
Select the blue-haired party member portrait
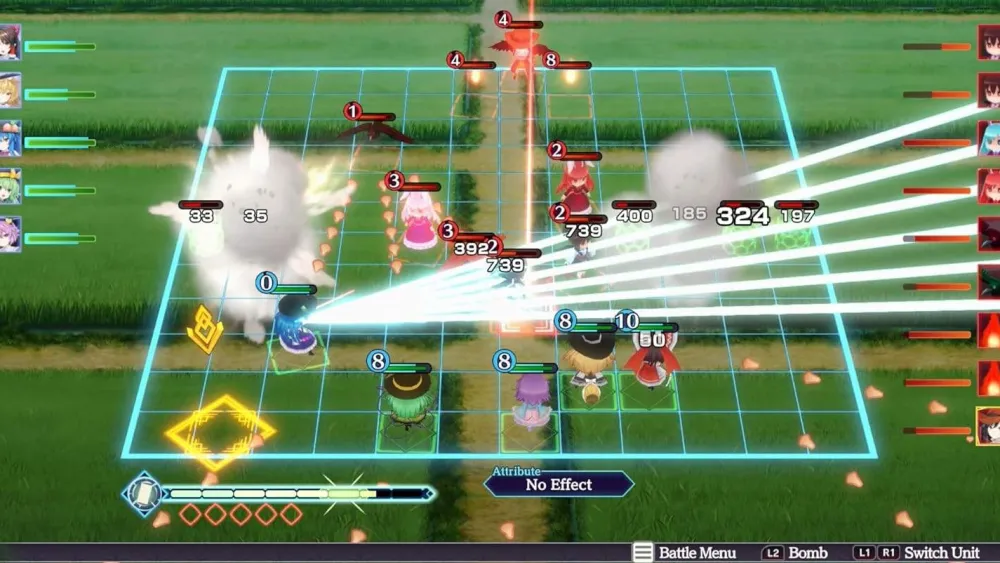[x=10, y=139]
